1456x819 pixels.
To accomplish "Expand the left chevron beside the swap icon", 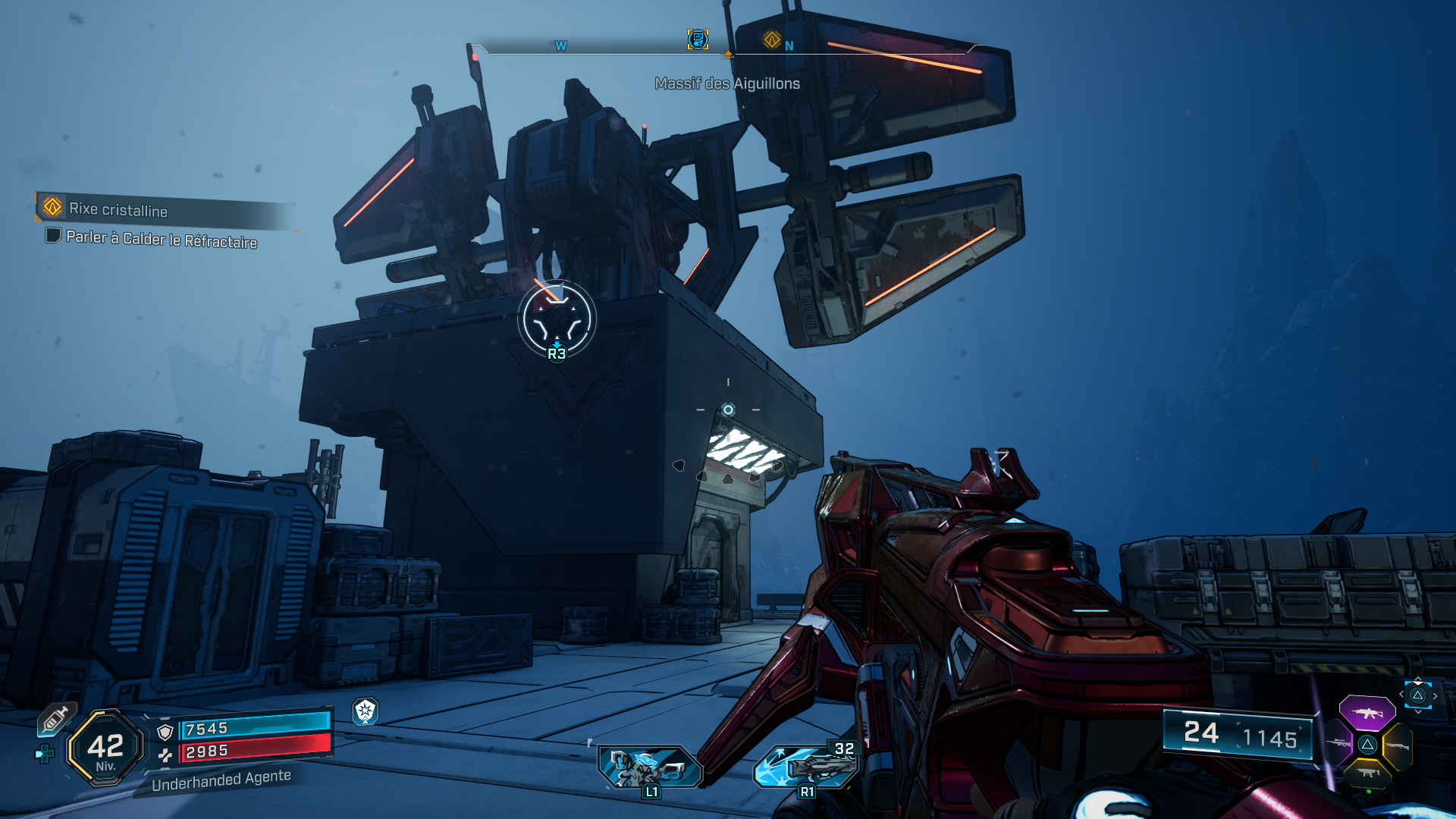I will coord(1401,693).
